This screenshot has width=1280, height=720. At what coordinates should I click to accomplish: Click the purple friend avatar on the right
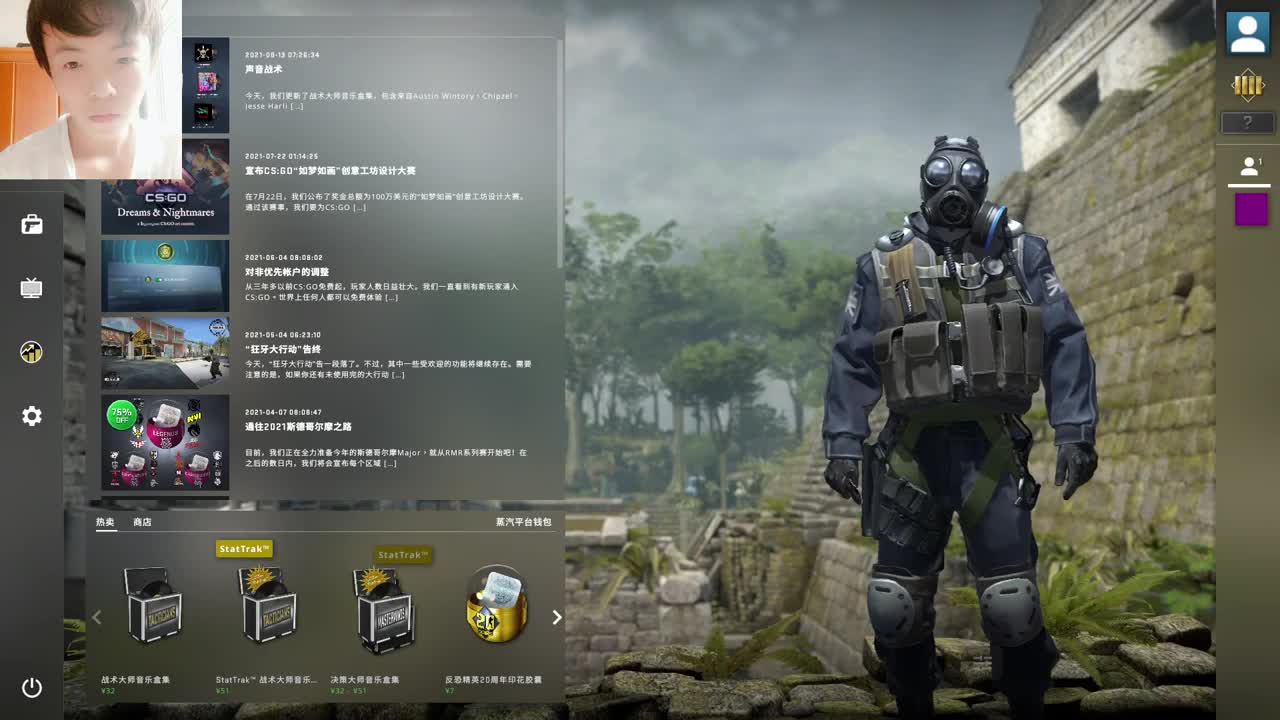(1250, 210)
